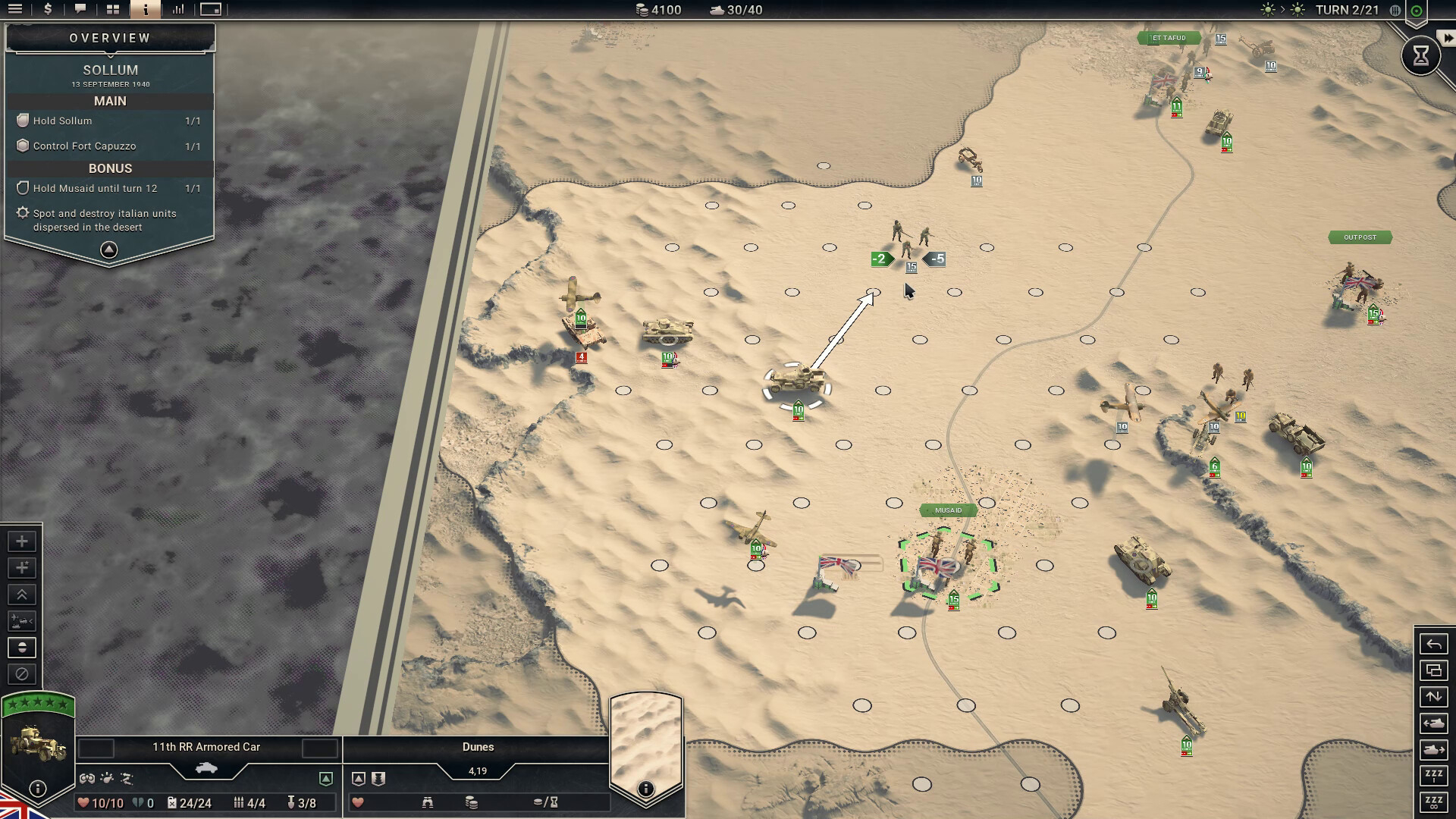1456x819 pixels.
Task: Collapse the Overview objectives panel arrow
Action: tap(109, 249)
